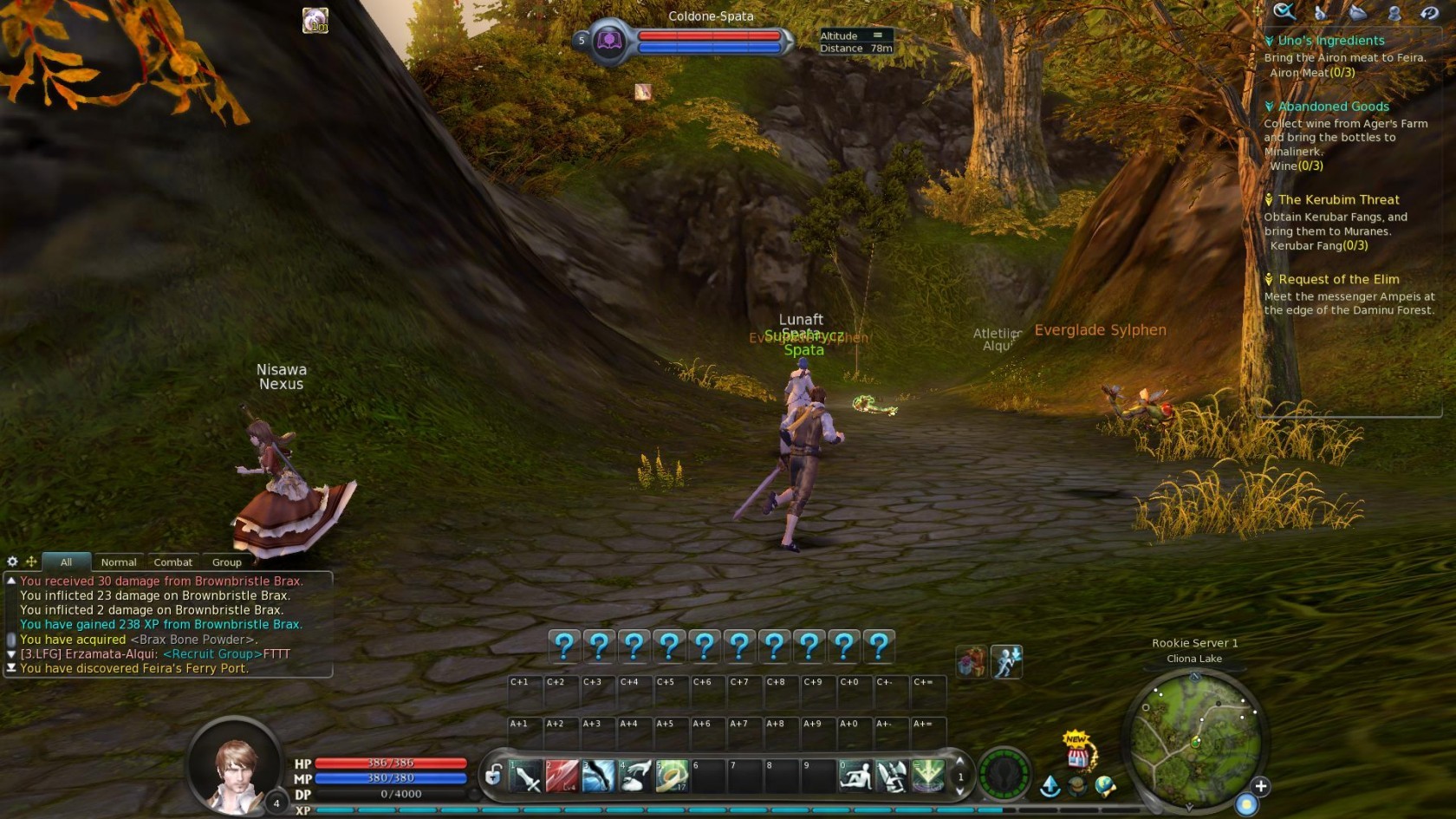The height and width of the screenshot is (819, 1456).
Task: Click the thumbs-up icon above quest tracker
Action: pos(1320,12)
